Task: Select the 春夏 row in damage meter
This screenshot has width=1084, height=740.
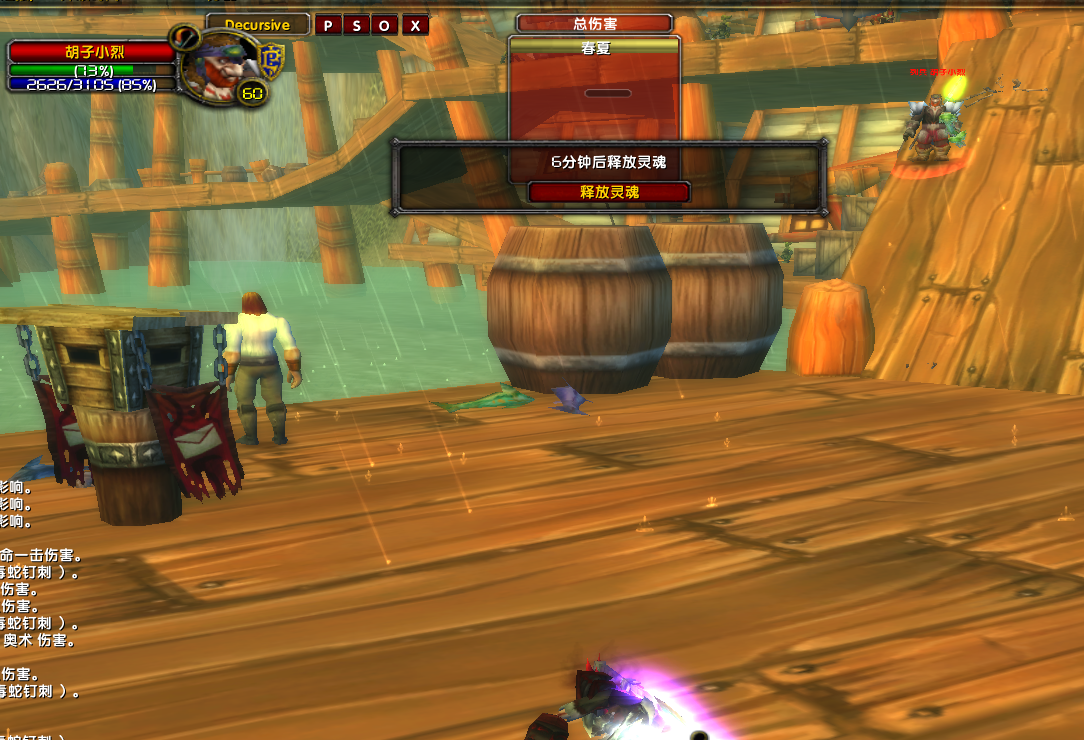Action: (x=594, y=47)
